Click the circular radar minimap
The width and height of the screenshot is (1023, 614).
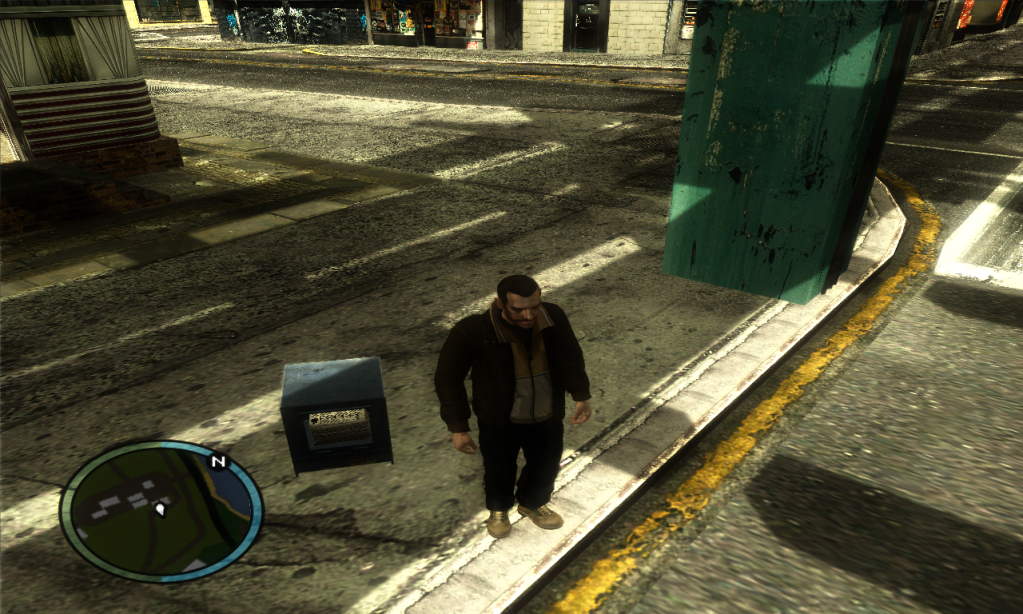click(161, 510)
